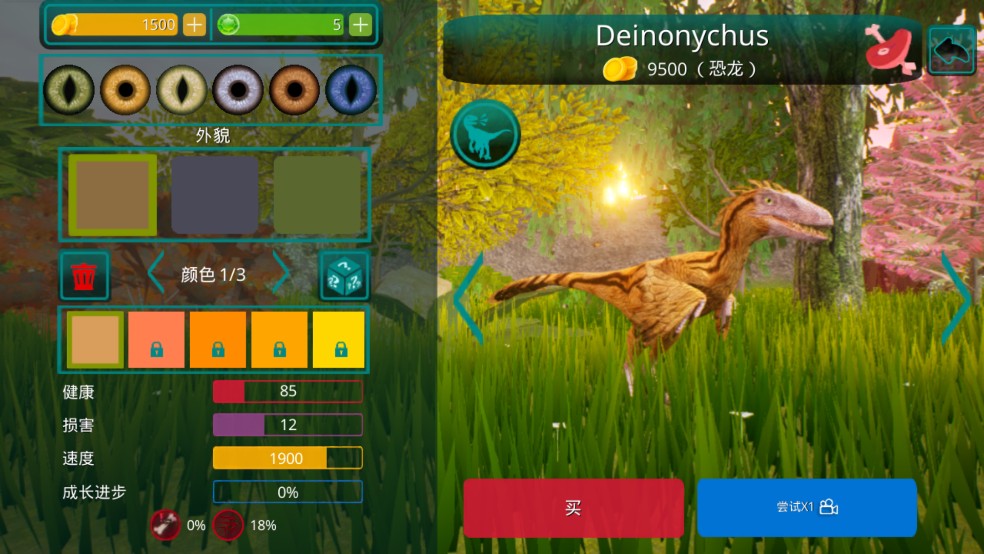Show the previous dinosaur

pyautogui.click(x=468, y=297)
